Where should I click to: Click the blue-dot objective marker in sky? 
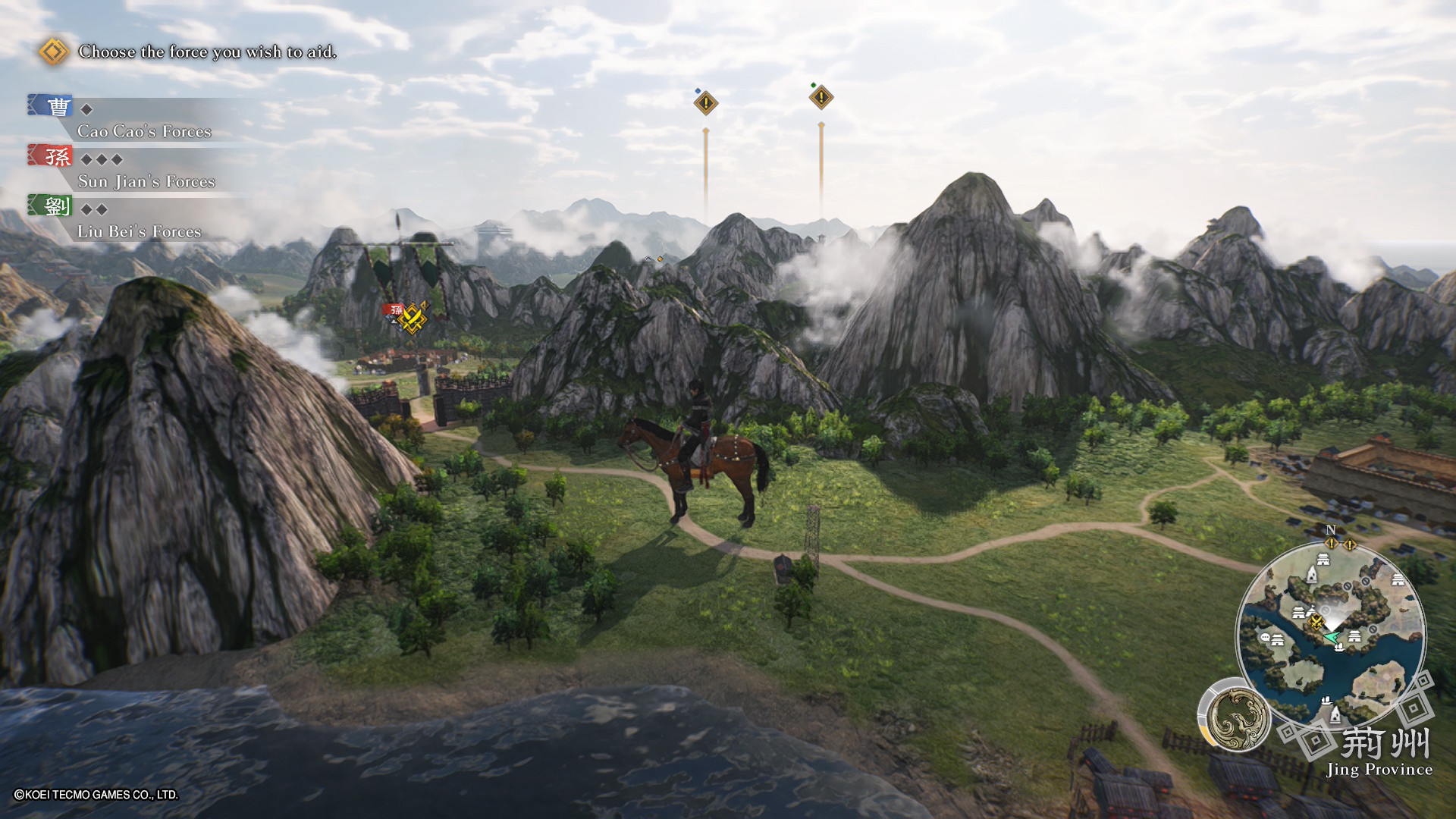pyautogui.click(x=706, y=103)
